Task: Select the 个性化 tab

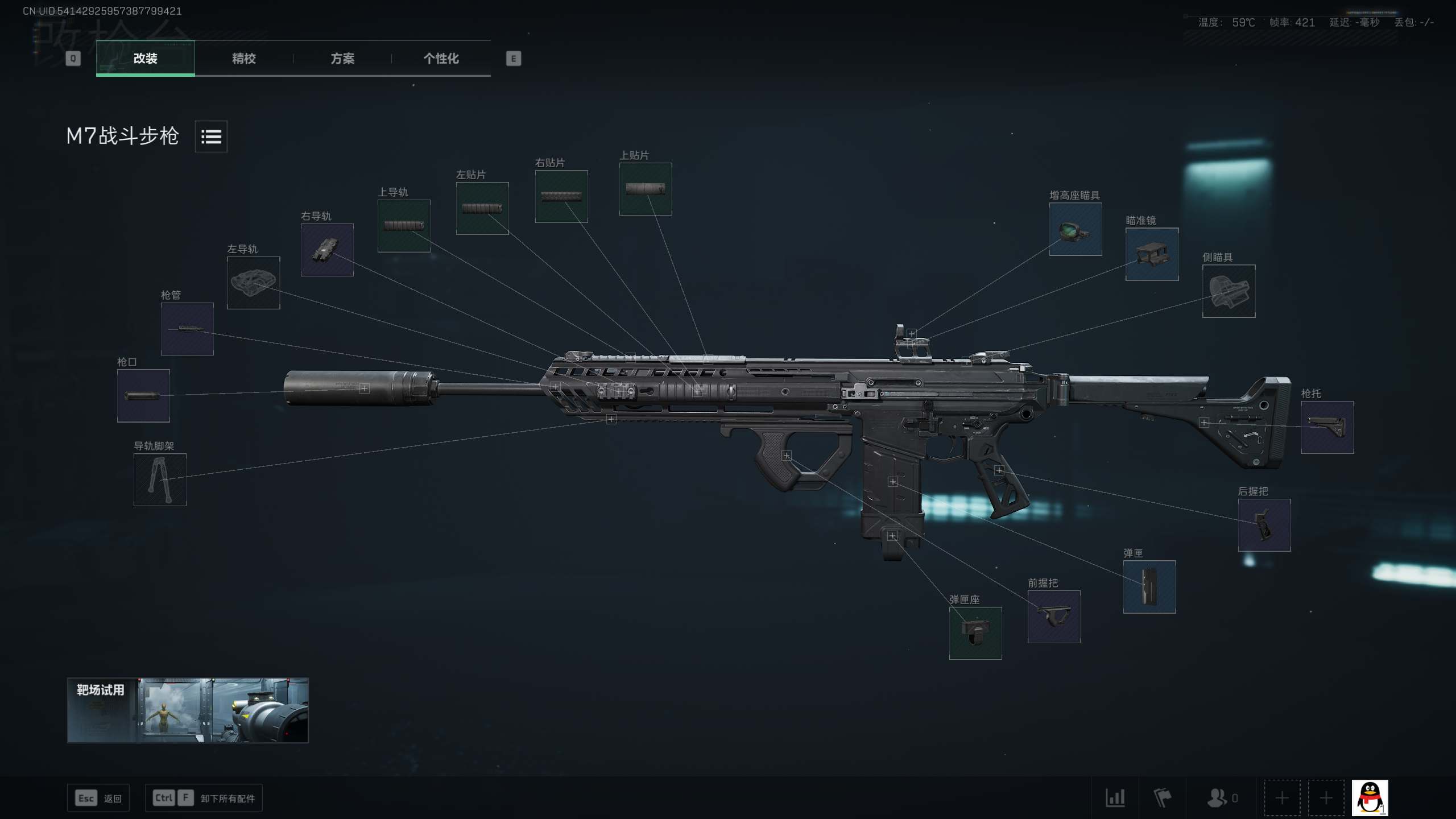Action: click(441, 59)
